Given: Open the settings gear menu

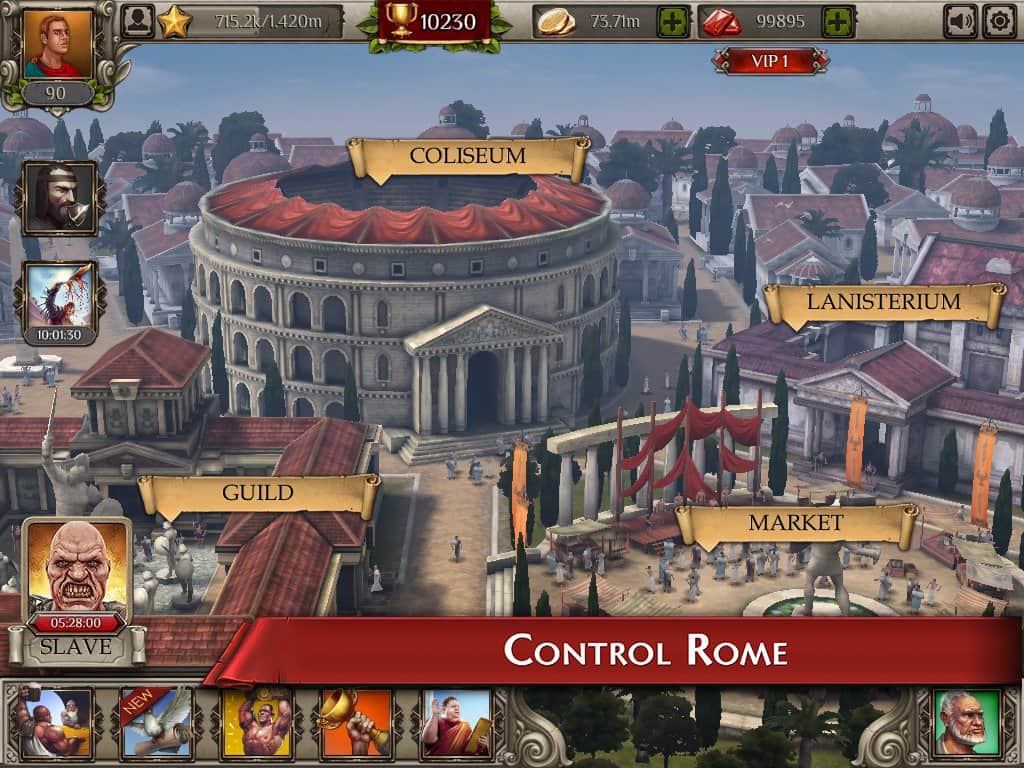Looking at the screenshot, I should (x=999, y=21).
